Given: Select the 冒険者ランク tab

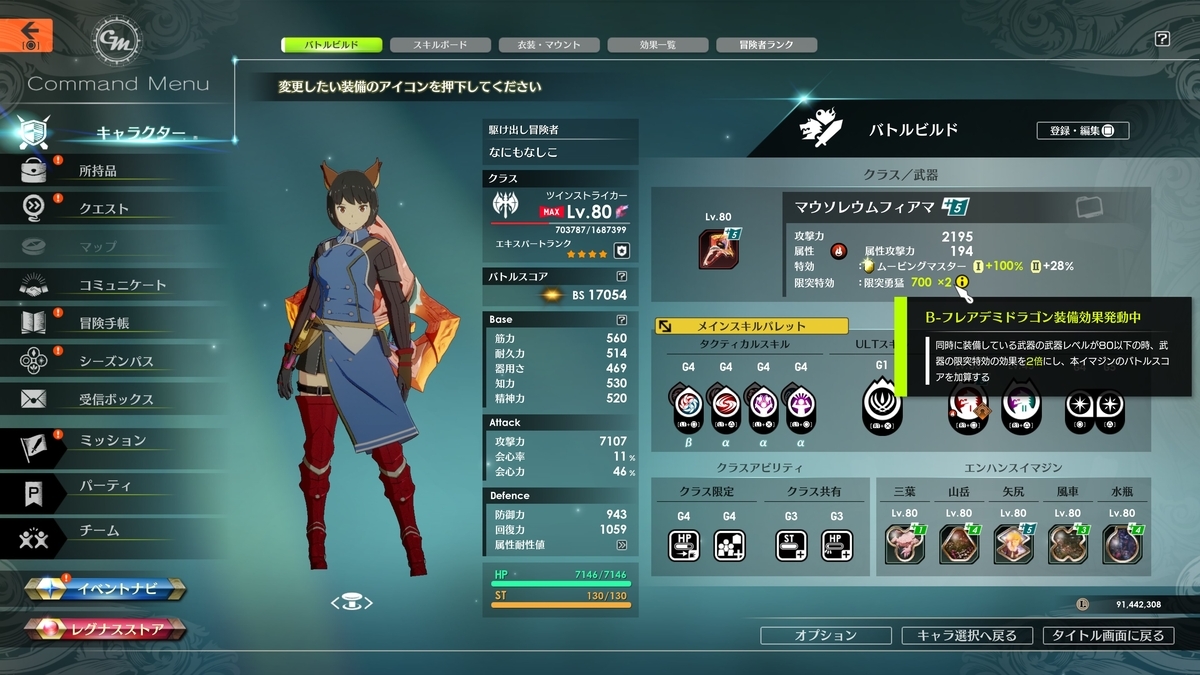Looking at the screenshot, I should coord(766,45).
